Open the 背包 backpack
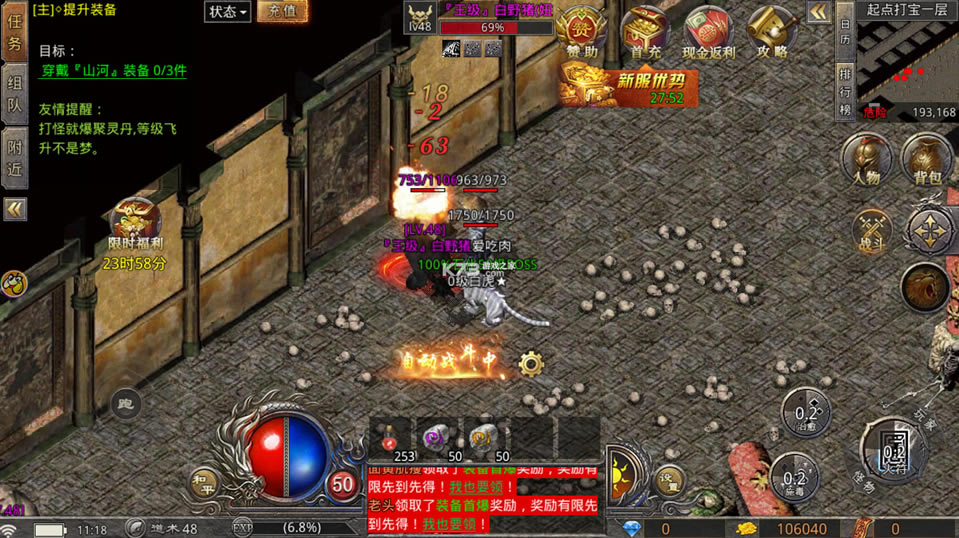The height and width of the screenshot is (538, 959). [927, 160]
